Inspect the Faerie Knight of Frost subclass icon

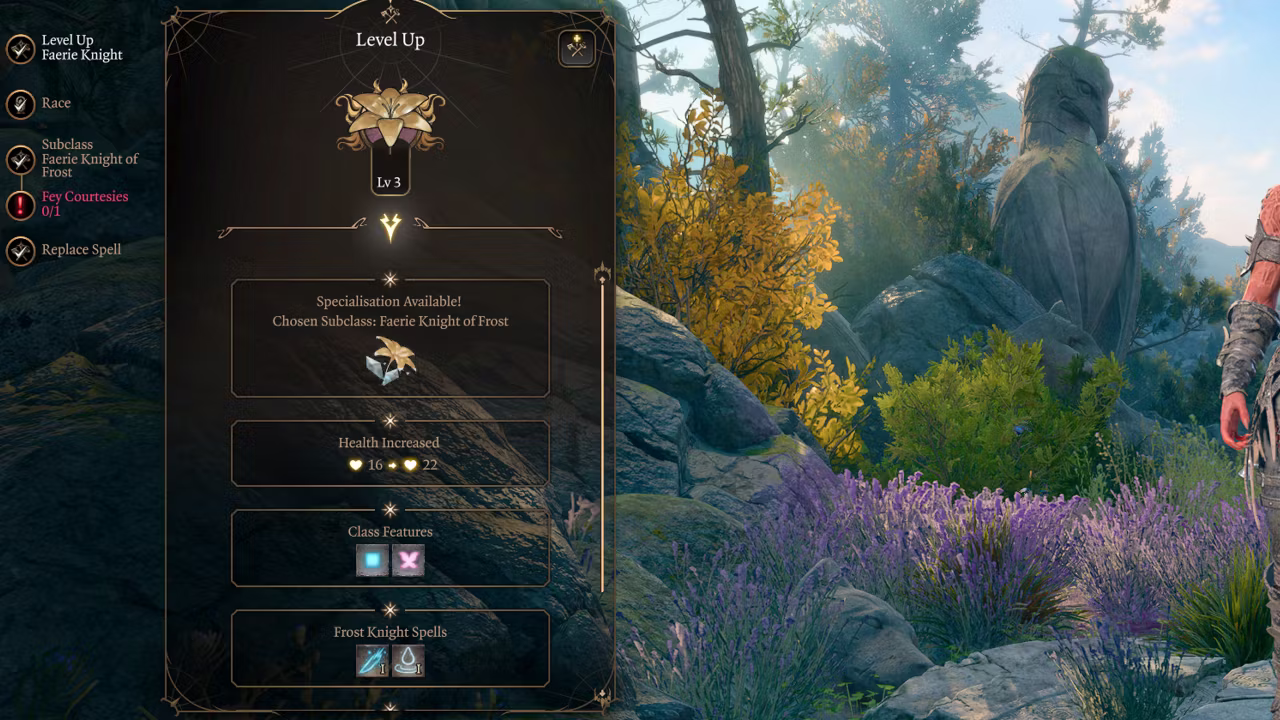(390, 360)
